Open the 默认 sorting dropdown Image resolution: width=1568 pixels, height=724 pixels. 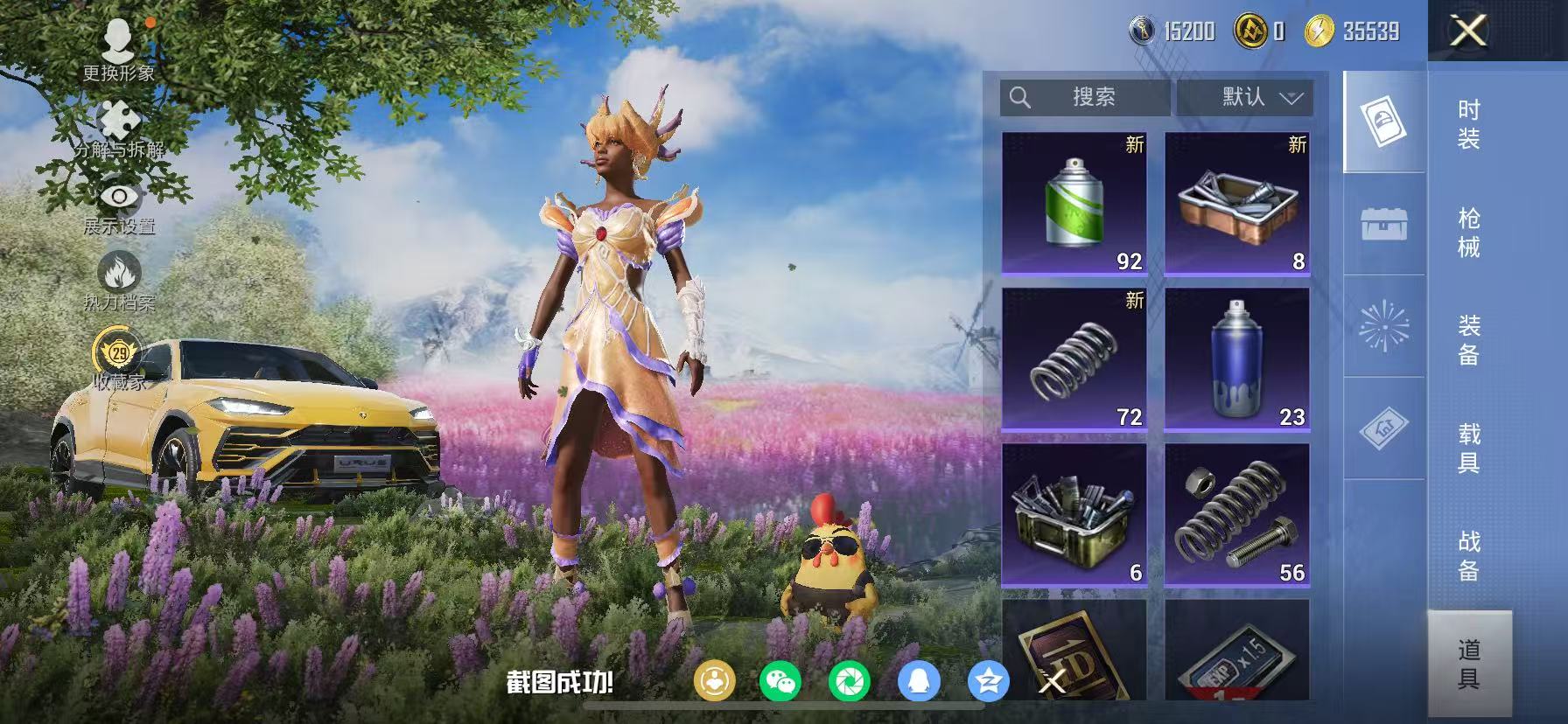pyautogui.click(x=1246, y=98)
